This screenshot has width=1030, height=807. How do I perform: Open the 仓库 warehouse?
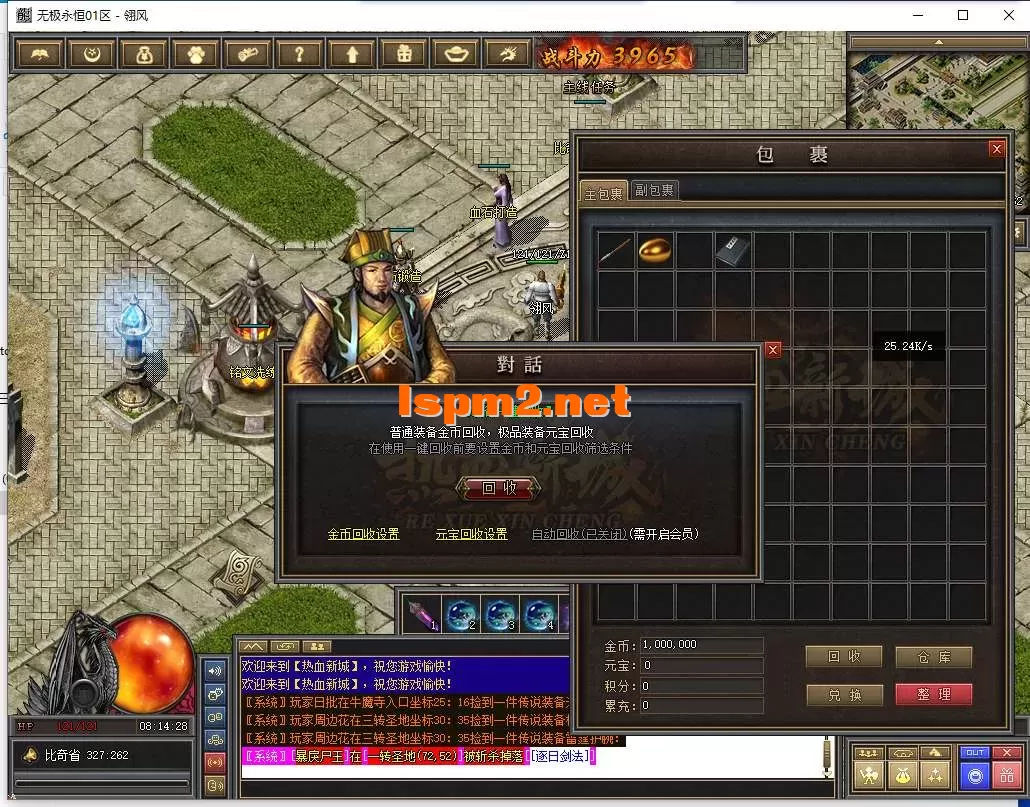tap(933, 656)
